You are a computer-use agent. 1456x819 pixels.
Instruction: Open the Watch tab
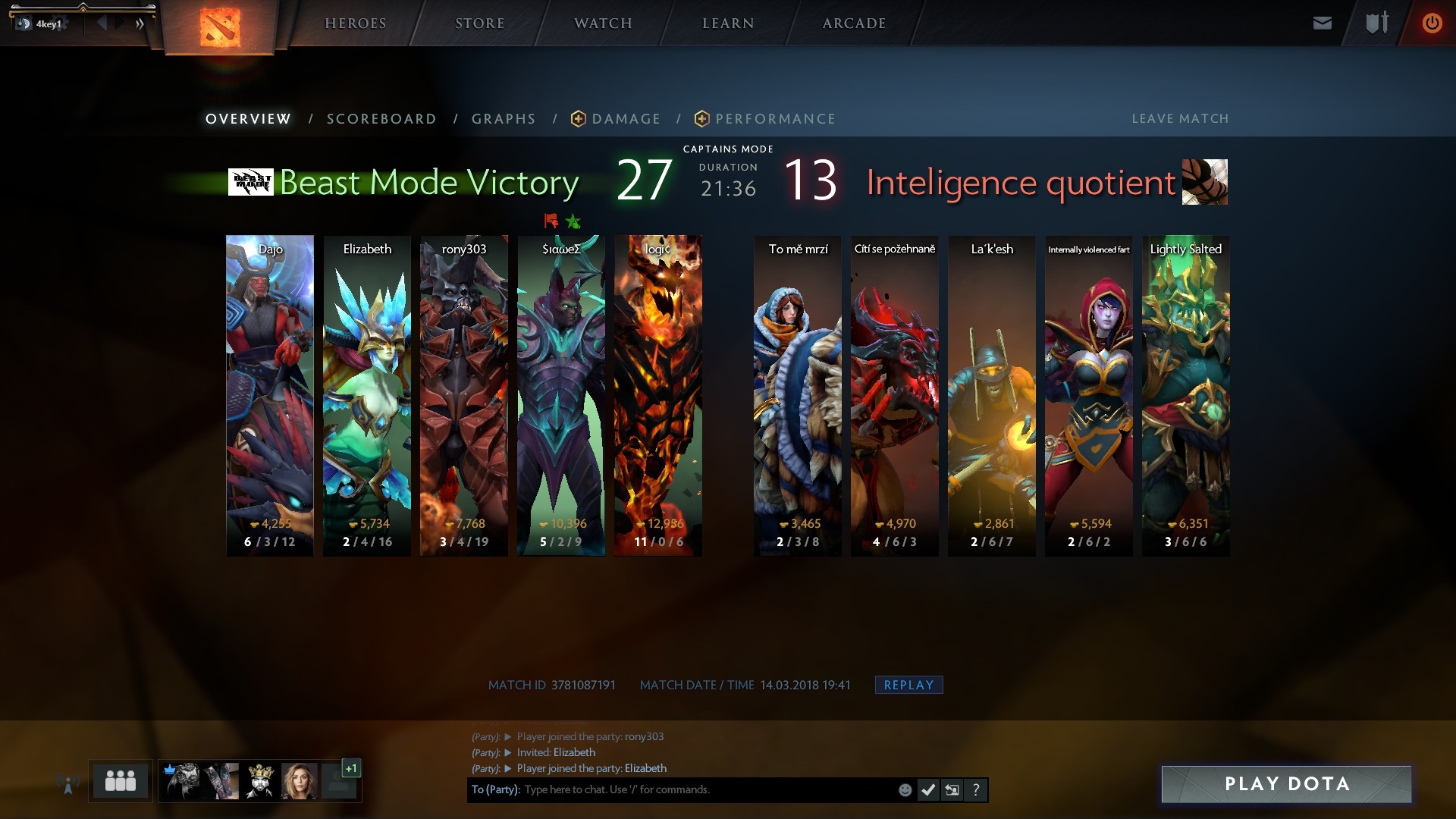[603, 24]
